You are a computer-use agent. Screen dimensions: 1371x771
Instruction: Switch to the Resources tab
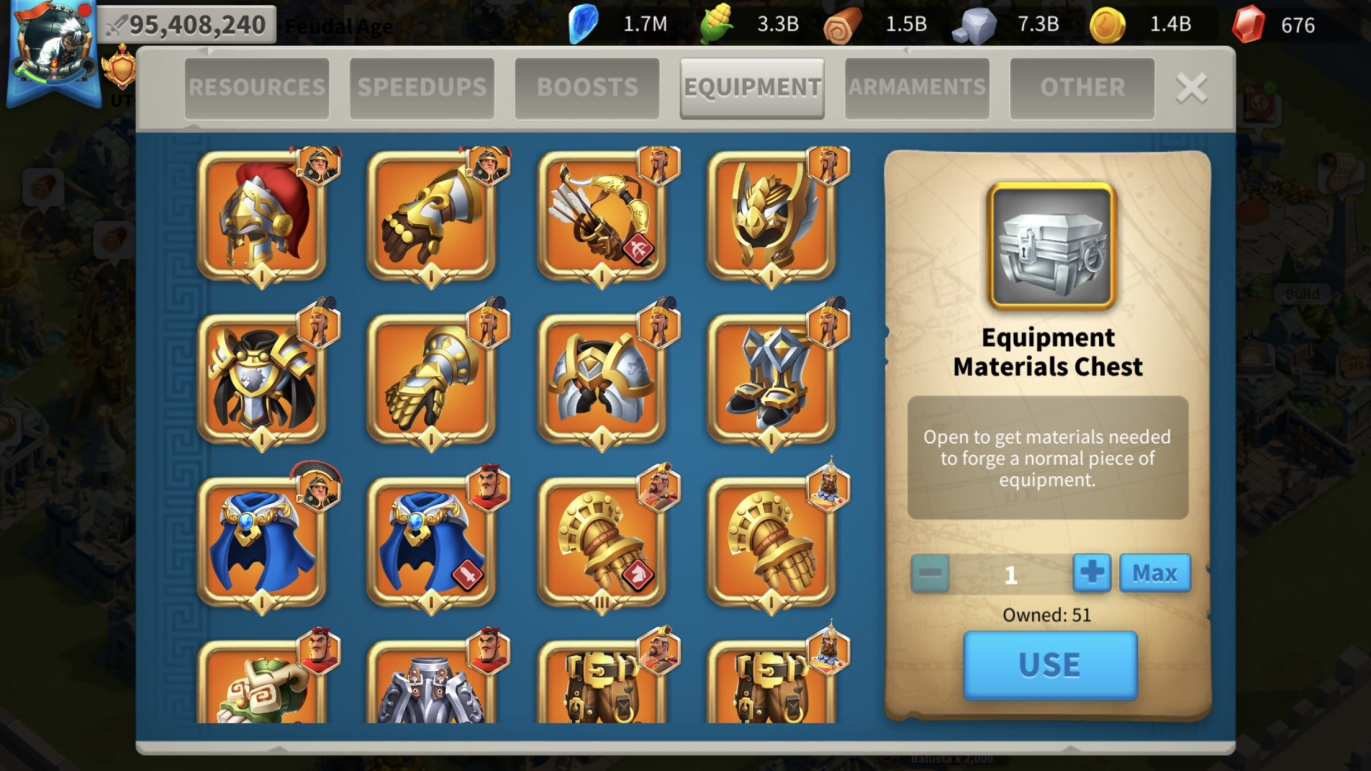(x=257, y=88)
